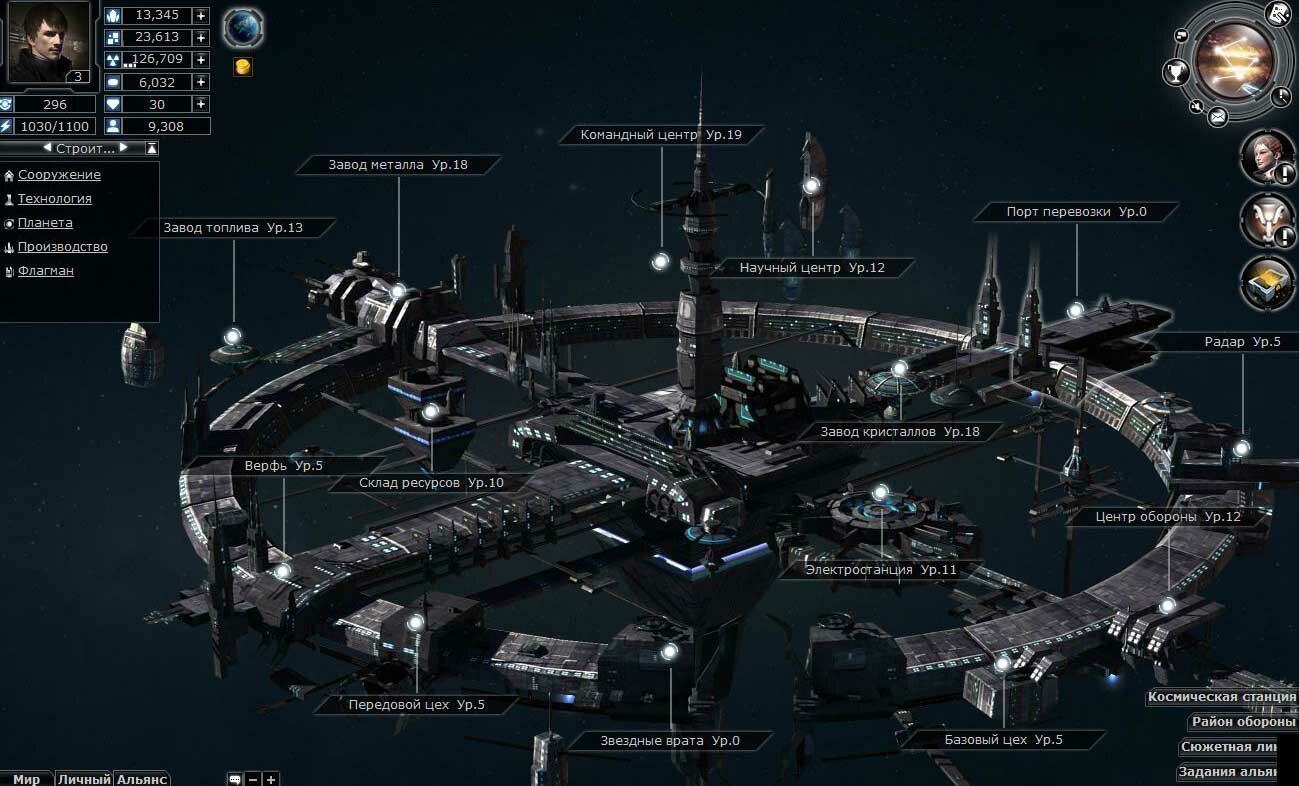Open the trophy rankings icon

pos(1173,72)
